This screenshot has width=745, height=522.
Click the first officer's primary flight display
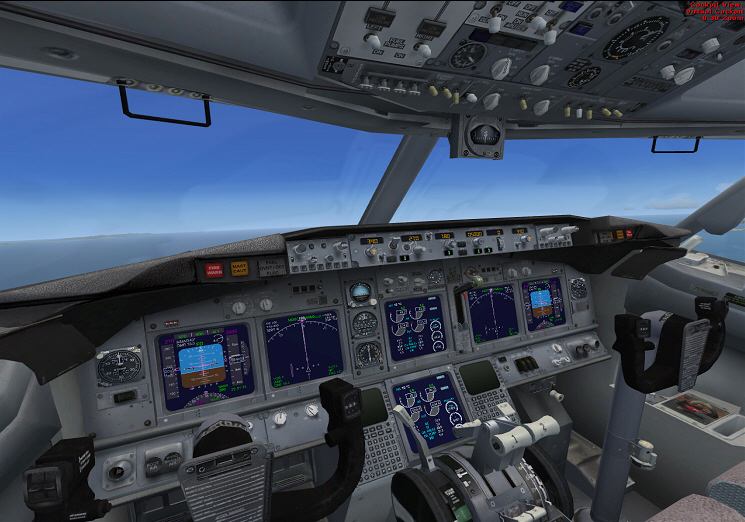pyautogui.click(x=542, y=304)
